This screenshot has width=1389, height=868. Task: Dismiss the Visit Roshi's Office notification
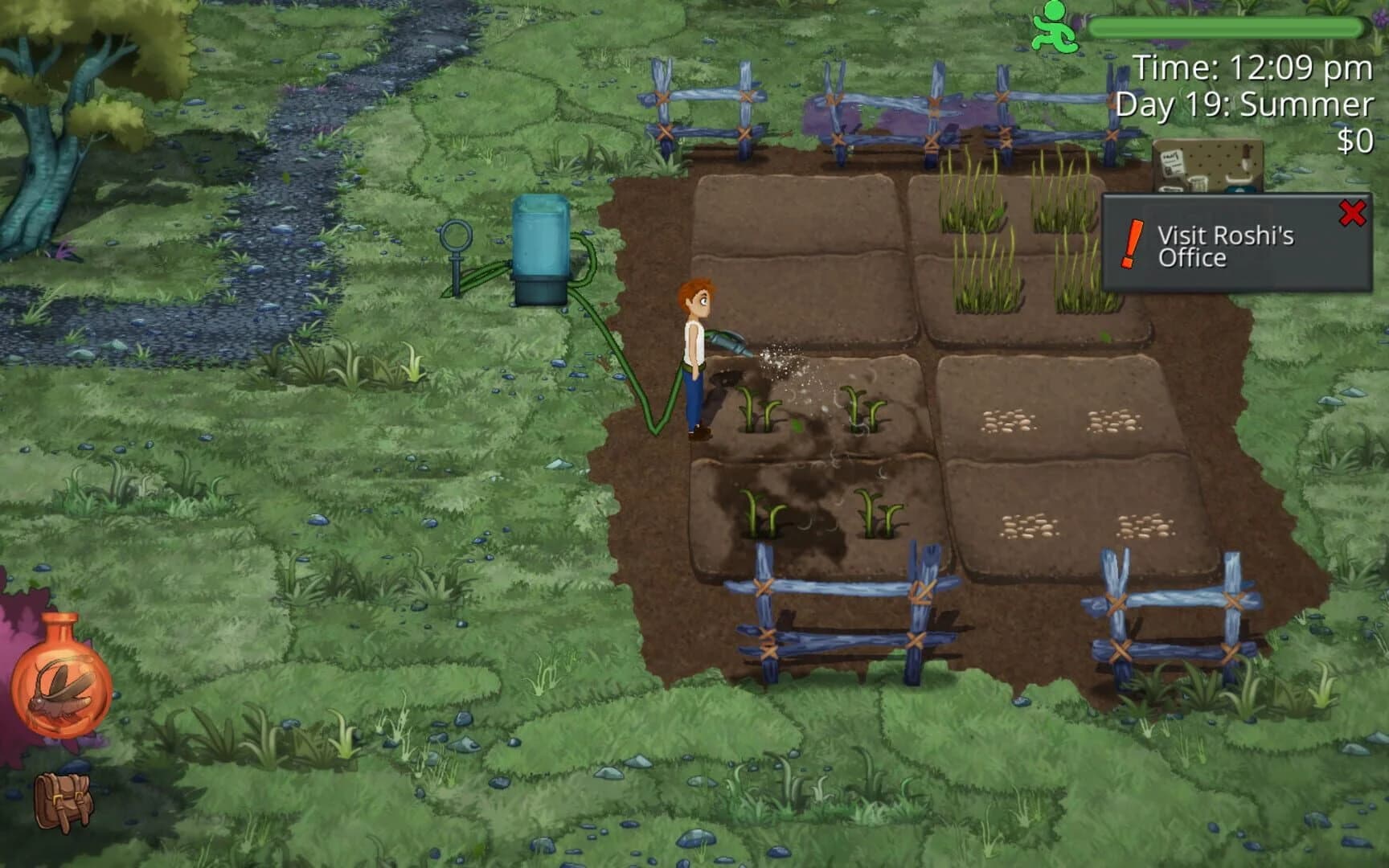pos(1352,211)
